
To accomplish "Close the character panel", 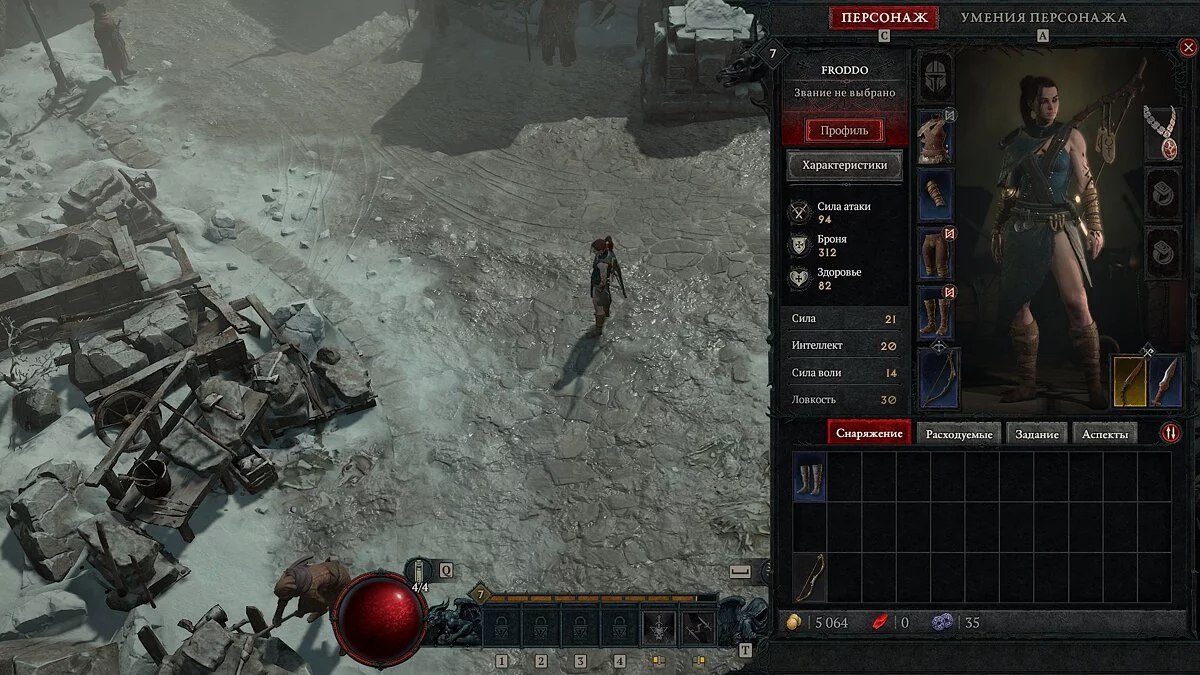I will tap(1187, 47).
